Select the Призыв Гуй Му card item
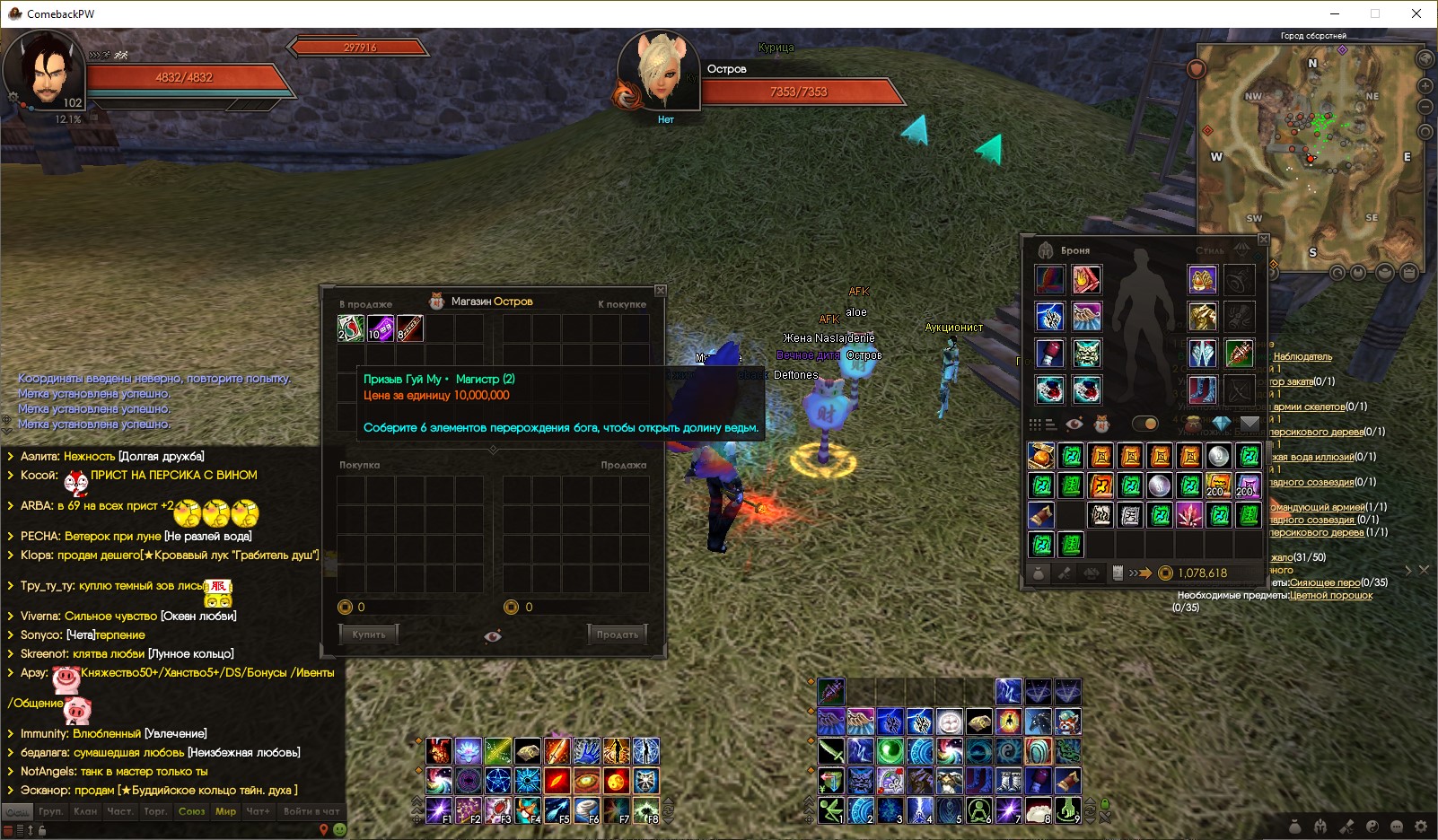Viewport: 1438px width, 840px height. tap(350, 328)
